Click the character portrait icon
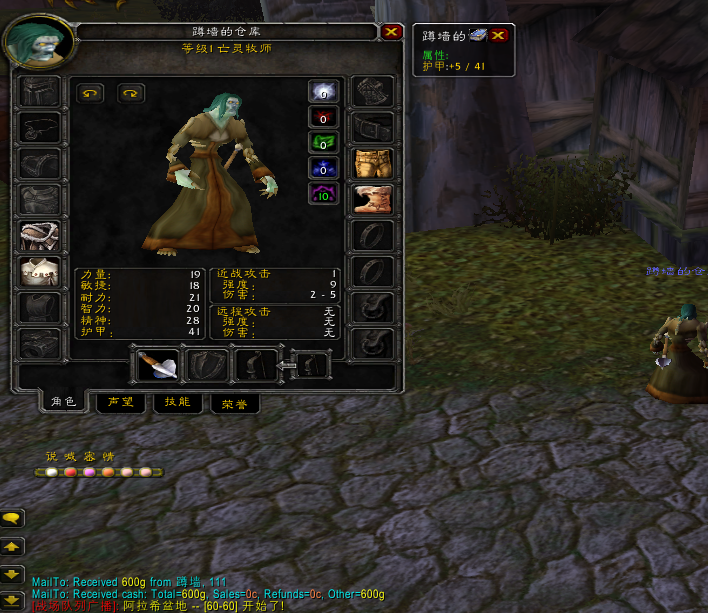The width and height of the screenshot is (708, 613). tap(39, 40)
